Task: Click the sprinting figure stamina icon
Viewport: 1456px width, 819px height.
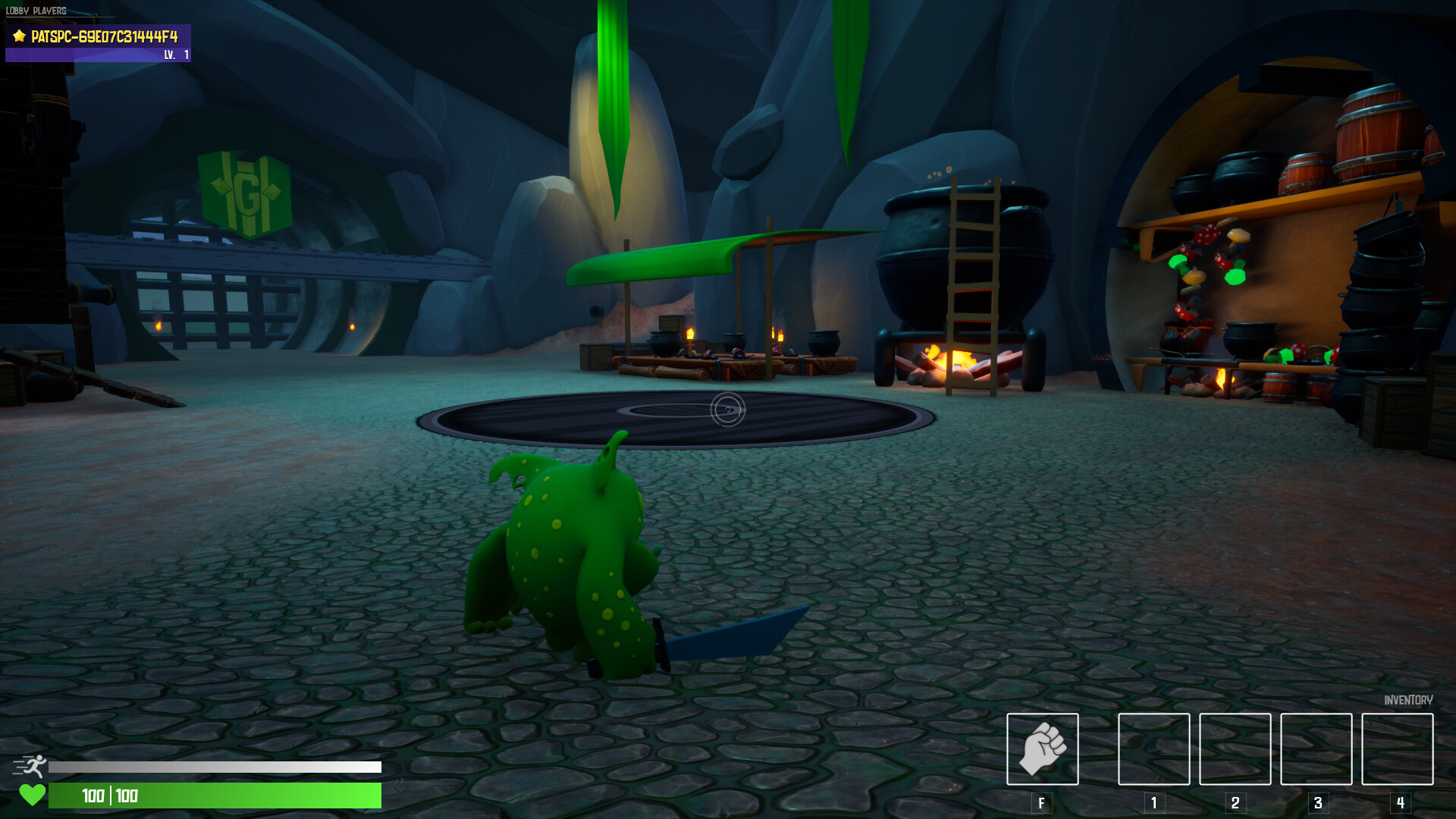Action: pyautogui.click(x=33, y=767)
